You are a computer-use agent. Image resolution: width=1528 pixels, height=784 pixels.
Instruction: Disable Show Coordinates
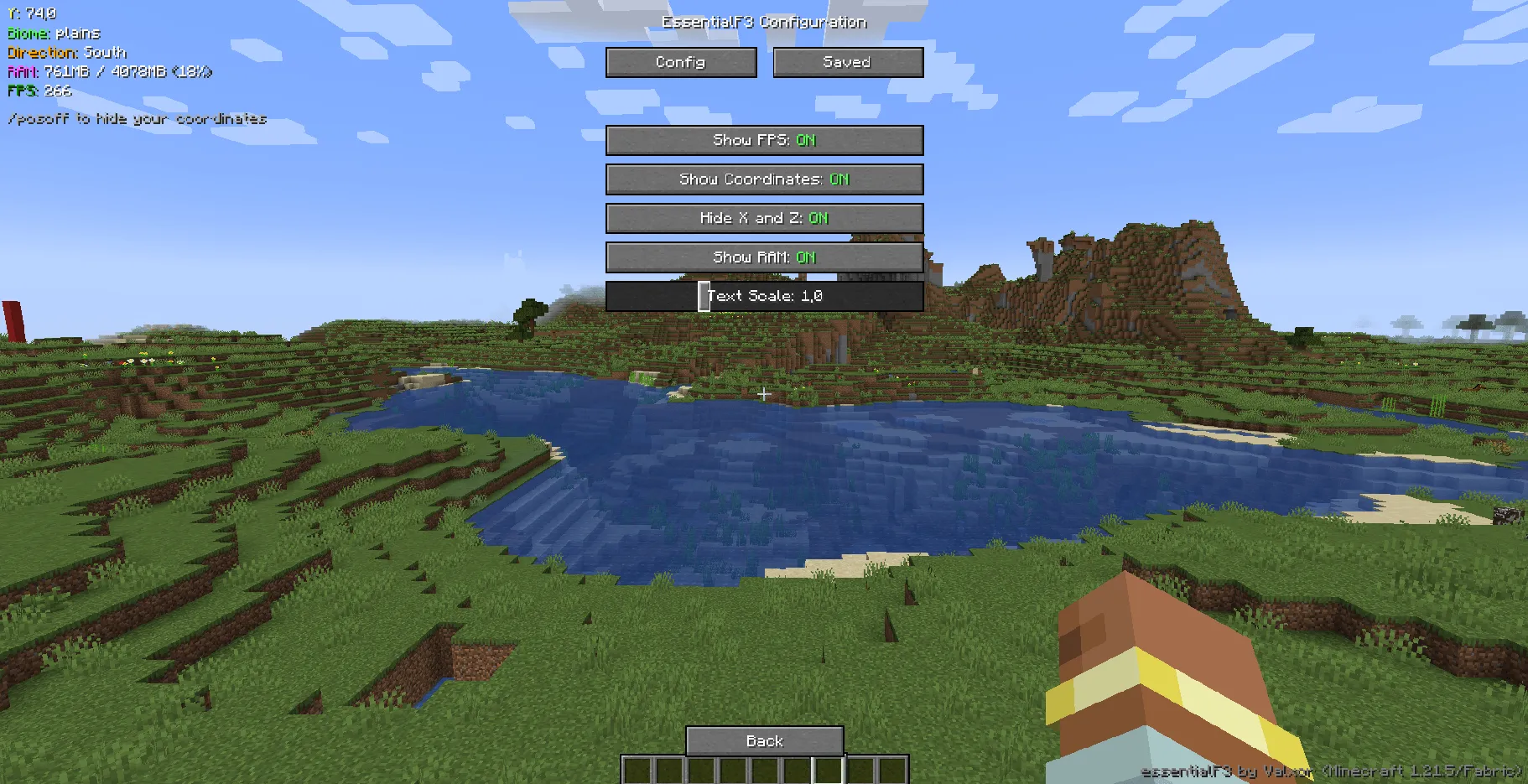764,179
